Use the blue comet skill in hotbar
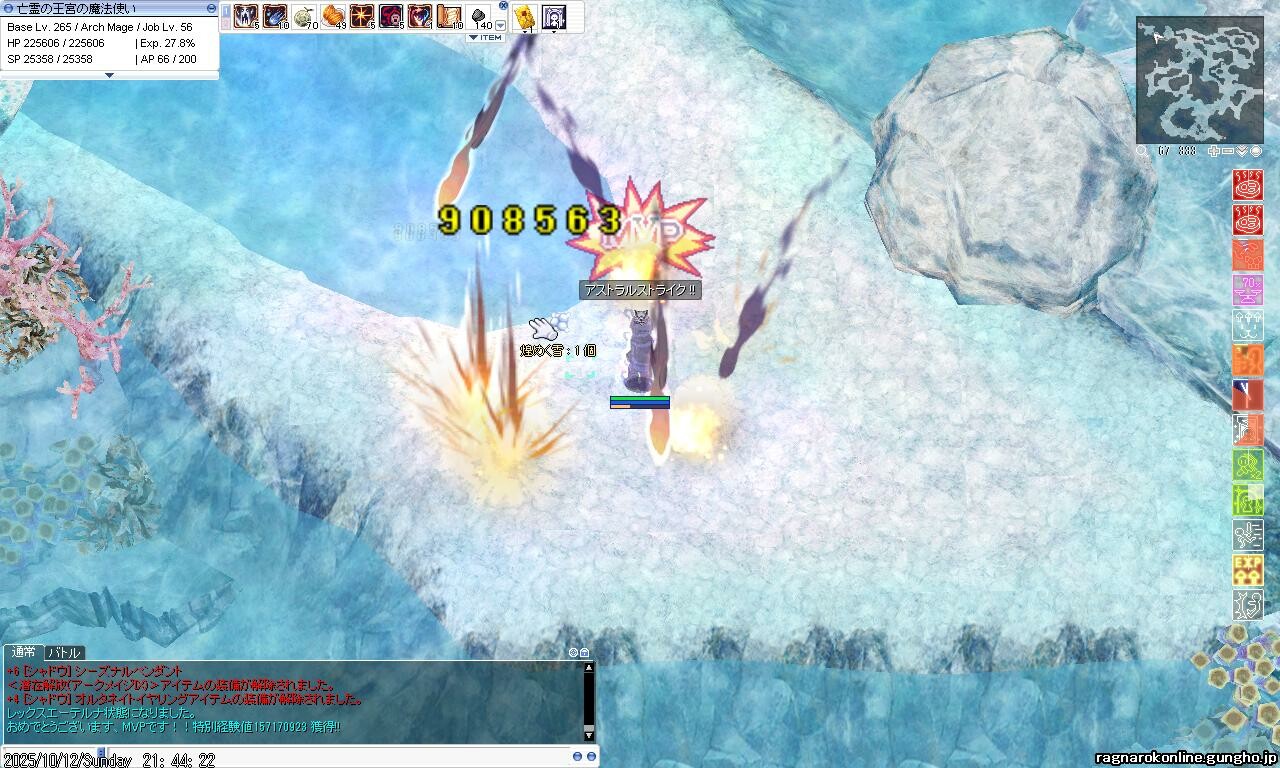The height and width of the screenshot is (768, 1280). click(275, 16)
